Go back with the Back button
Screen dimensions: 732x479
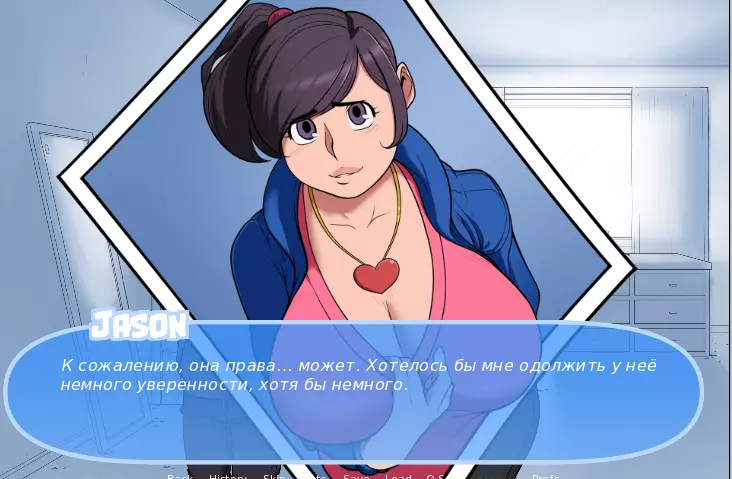click(x=180, y=477)
